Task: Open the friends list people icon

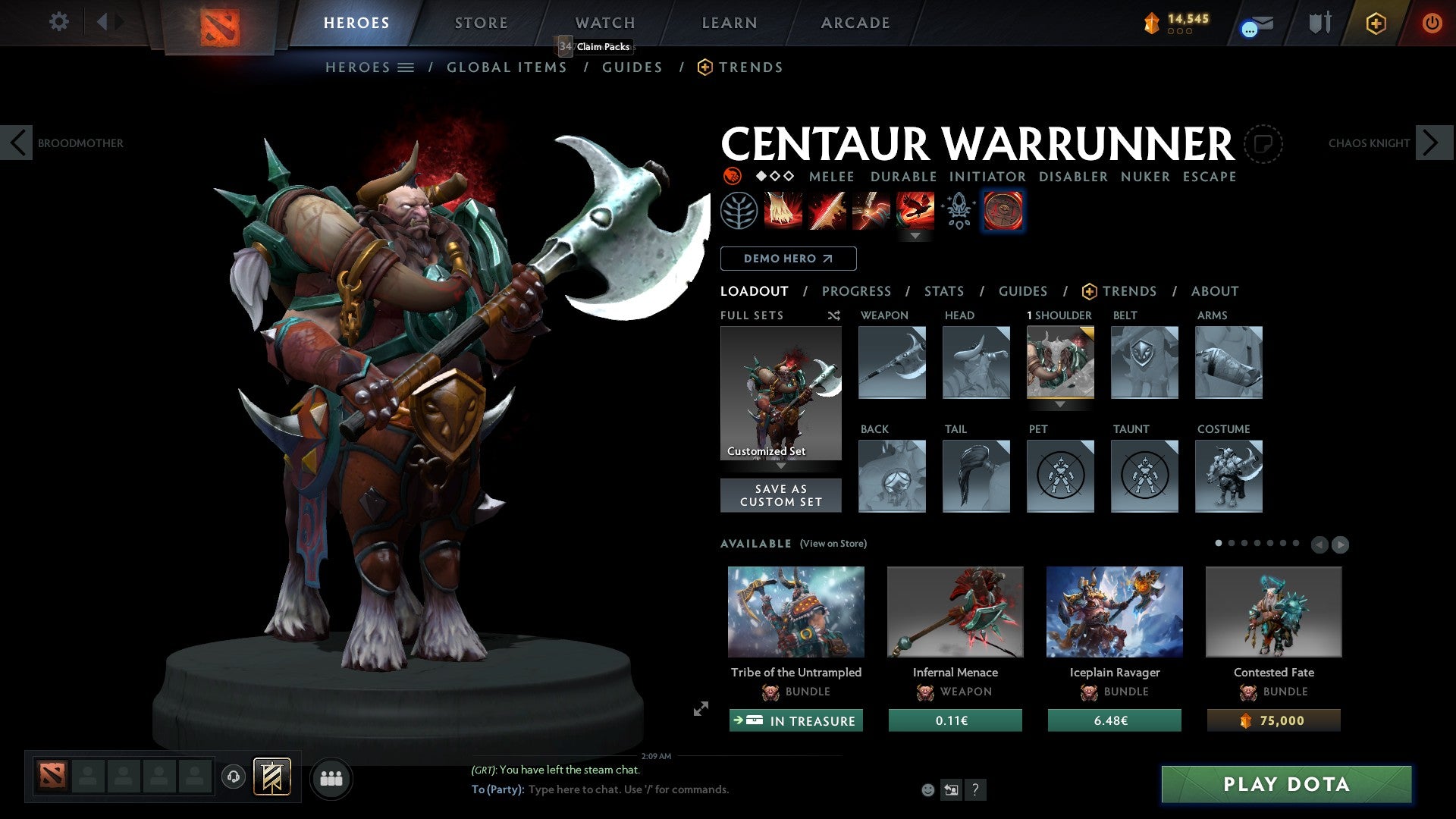Action: pyautogui.click(x=331, y=777)
